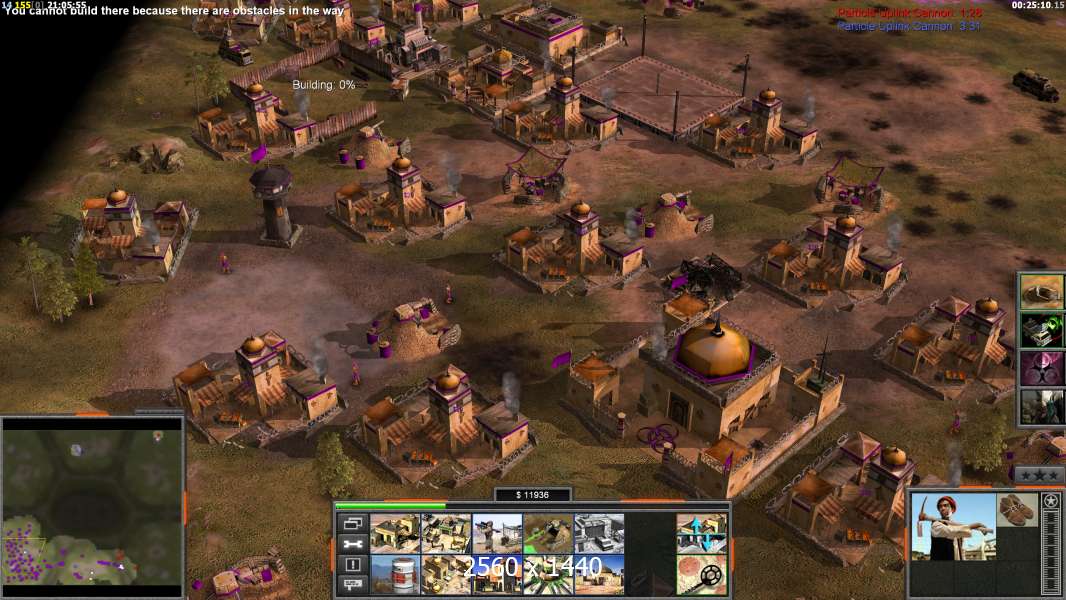
Task: Open the three-star generals powers button
Action: click(x=1040, y=473)
